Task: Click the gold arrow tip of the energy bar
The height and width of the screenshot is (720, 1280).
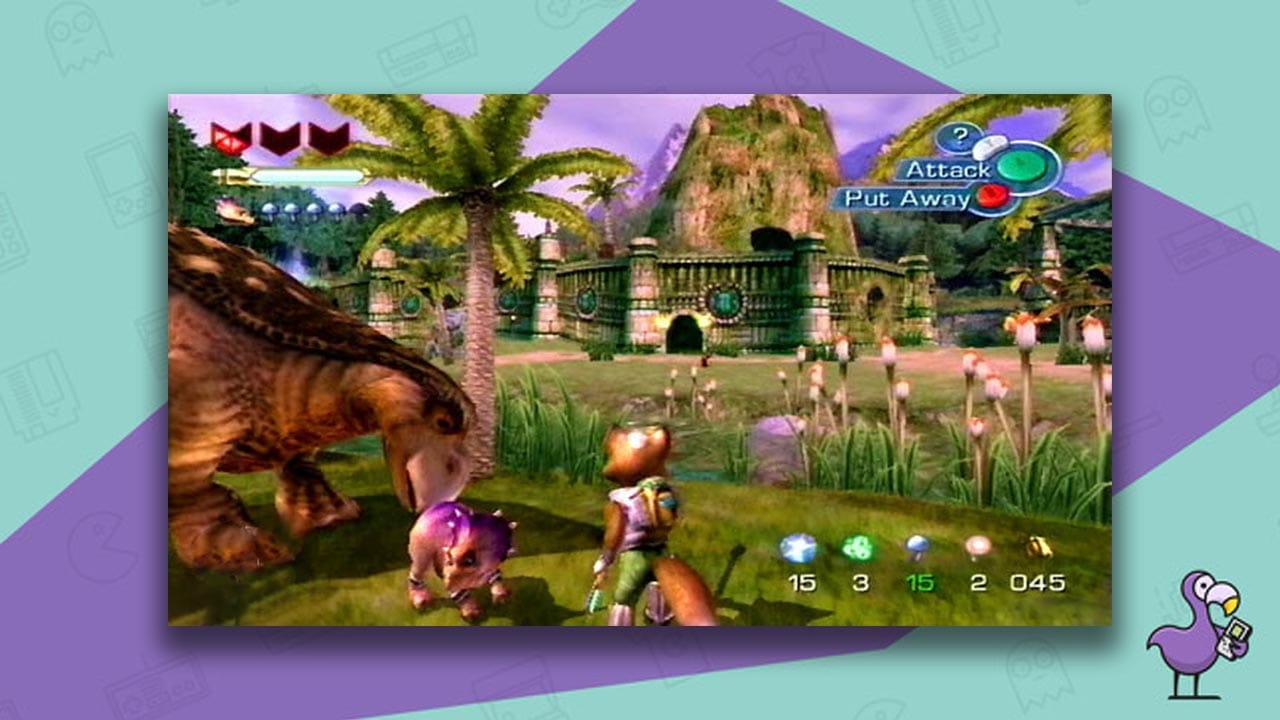Action: coord(222,176)
